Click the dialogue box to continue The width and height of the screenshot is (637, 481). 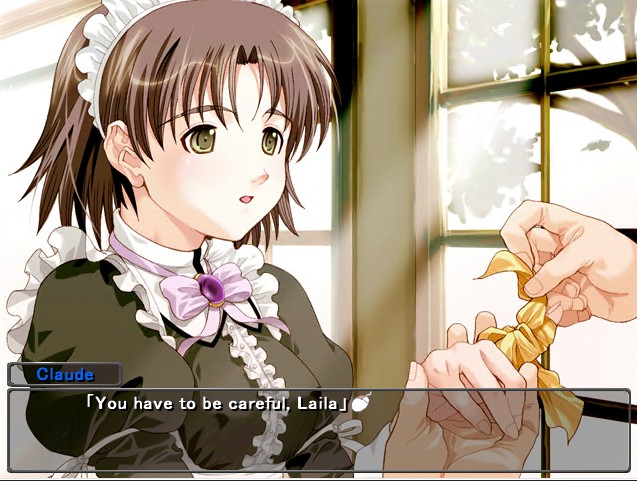click(318, 431)
